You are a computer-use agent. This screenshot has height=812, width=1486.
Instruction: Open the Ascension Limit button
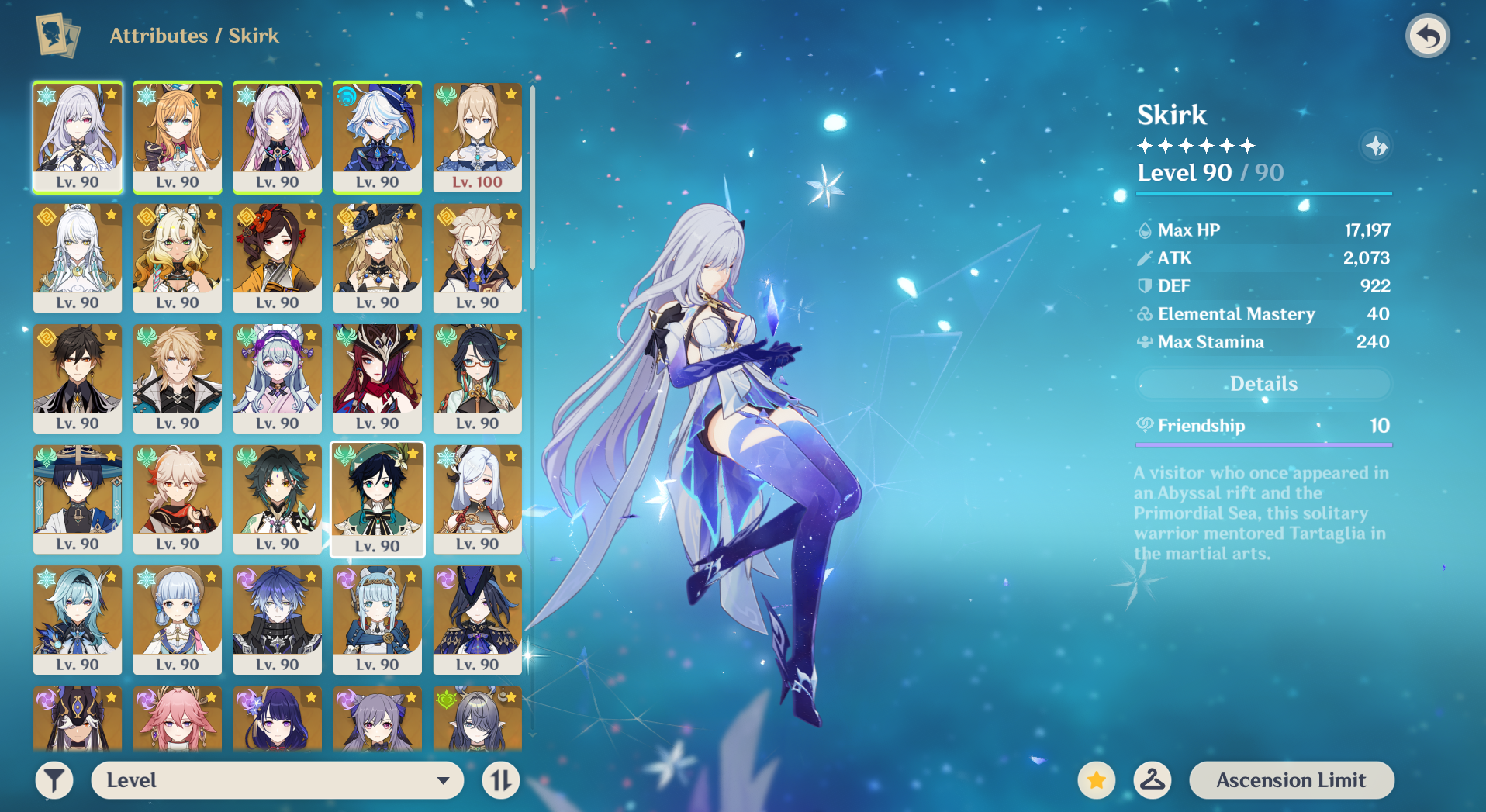[1291, 780]
